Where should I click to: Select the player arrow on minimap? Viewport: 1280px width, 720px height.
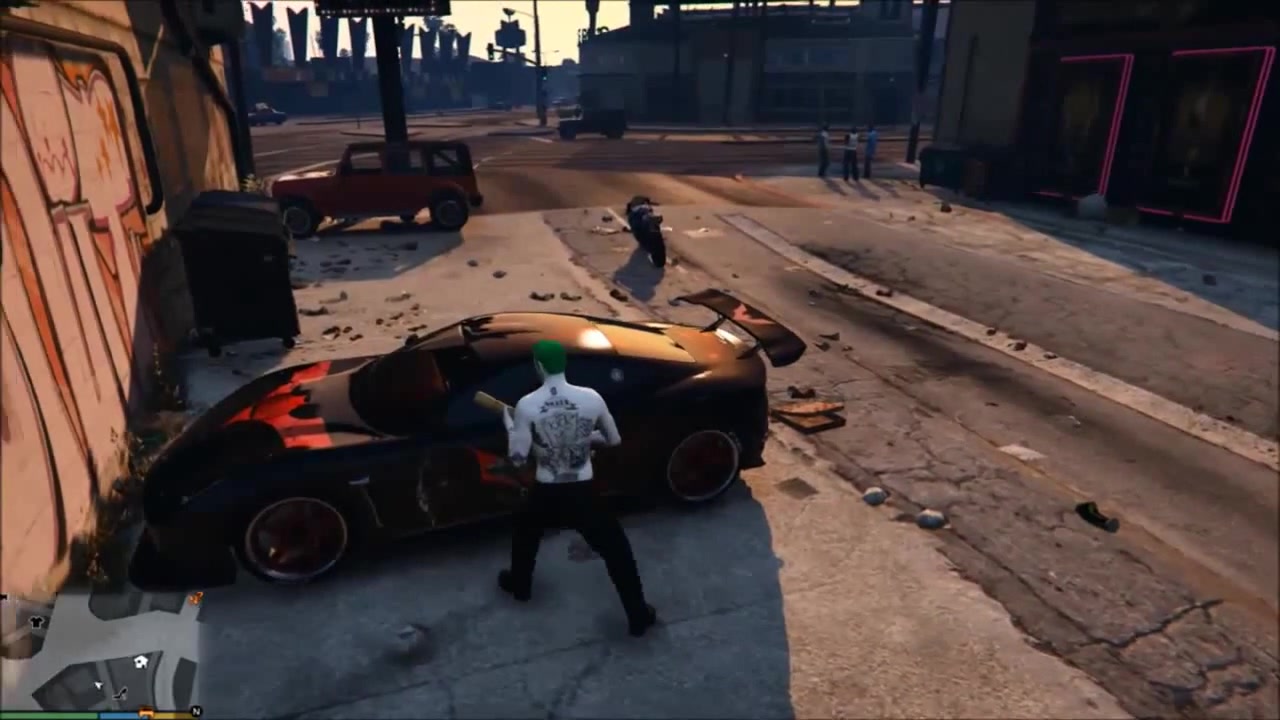coord(98,686)
